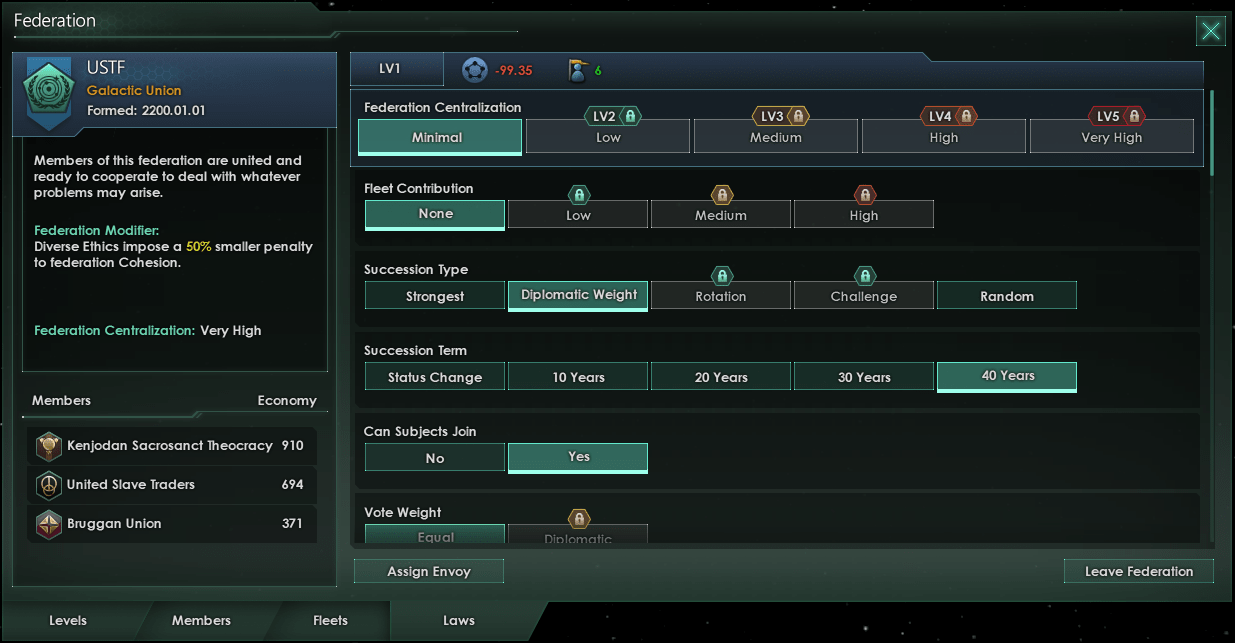Select Random succession type
Image resolution: width=1235 pixels, height=643 pixels.
[1007, 296]
